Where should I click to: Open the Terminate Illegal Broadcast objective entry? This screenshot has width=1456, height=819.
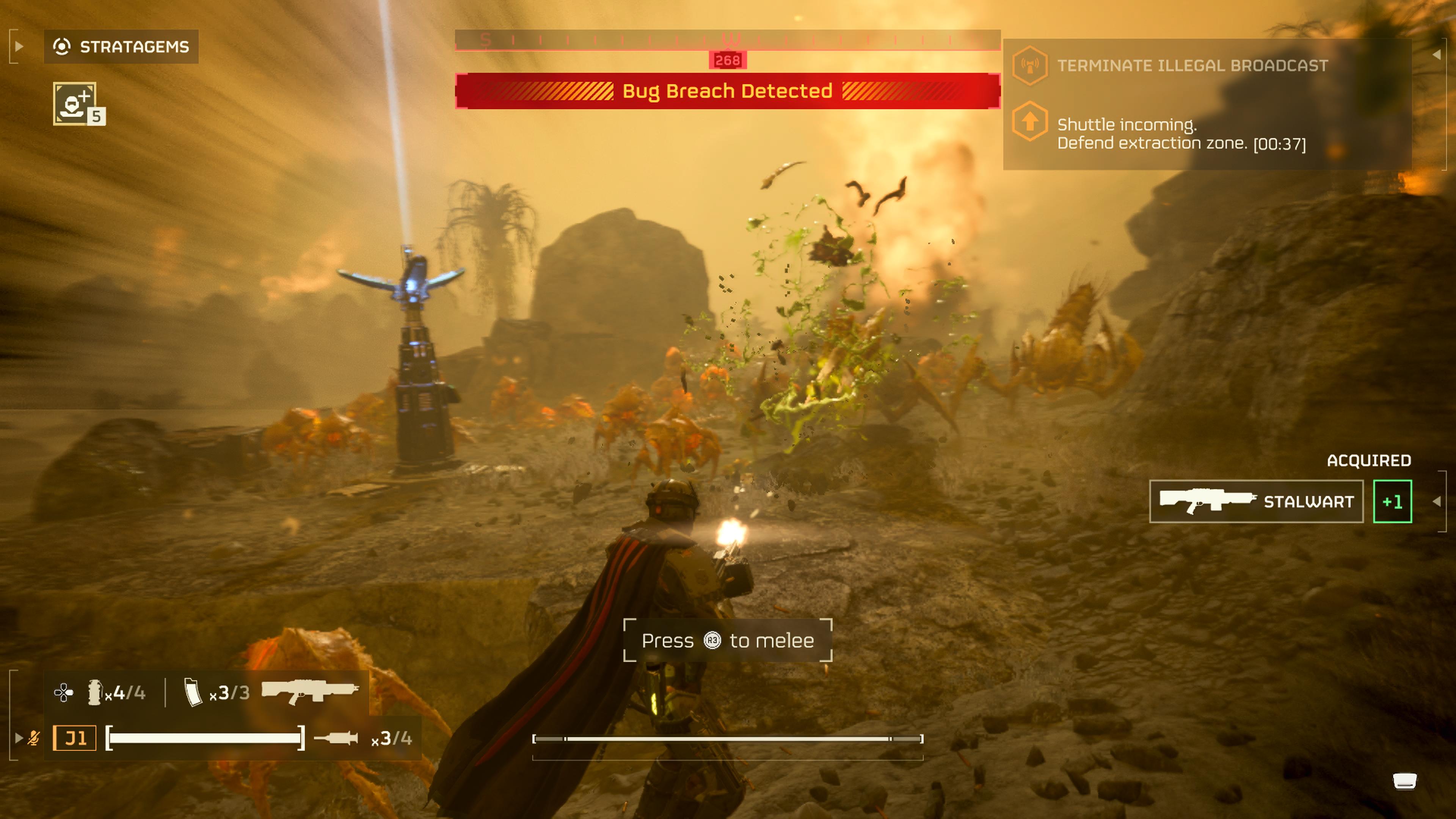[1192, 66]
